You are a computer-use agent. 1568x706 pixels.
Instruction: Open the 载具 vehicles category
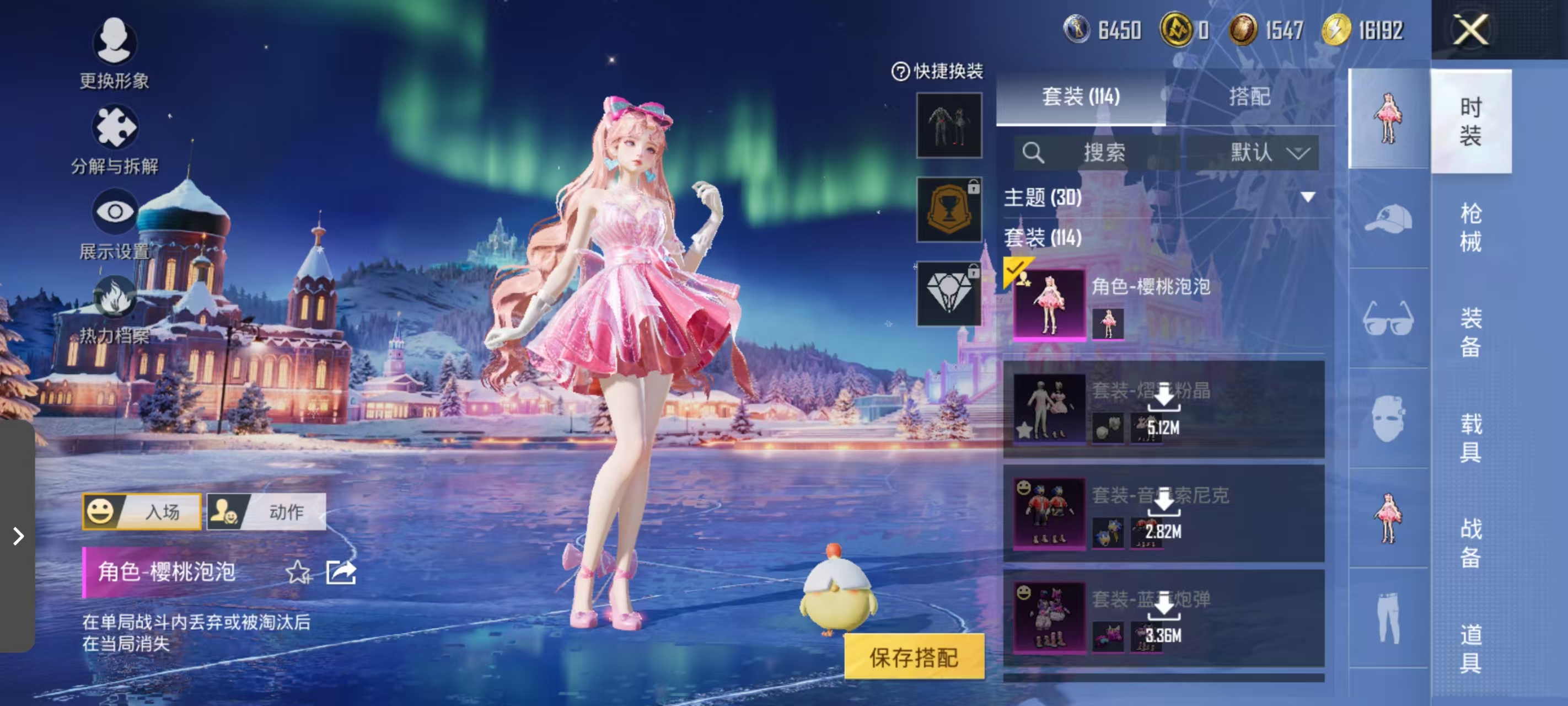1470,437
